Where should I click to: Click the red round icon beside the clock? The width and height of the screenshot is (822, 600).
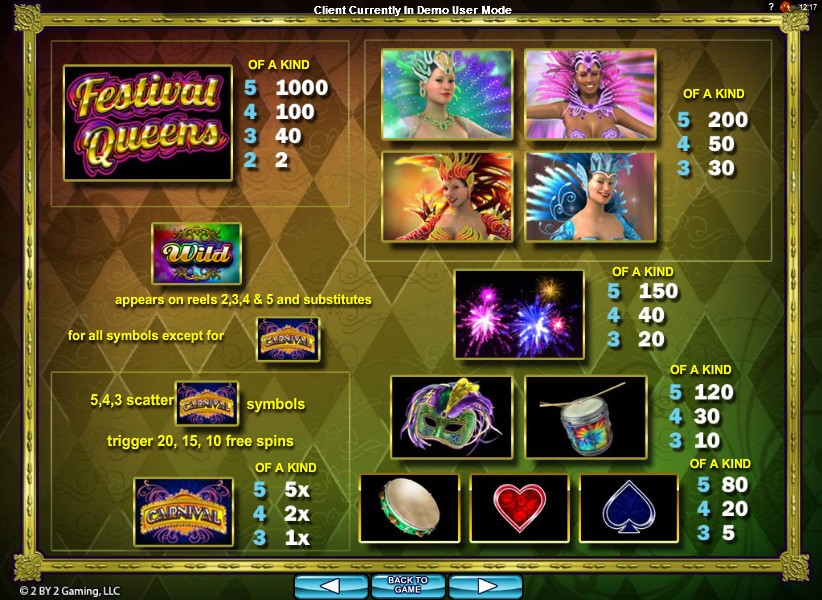[786, 7]
